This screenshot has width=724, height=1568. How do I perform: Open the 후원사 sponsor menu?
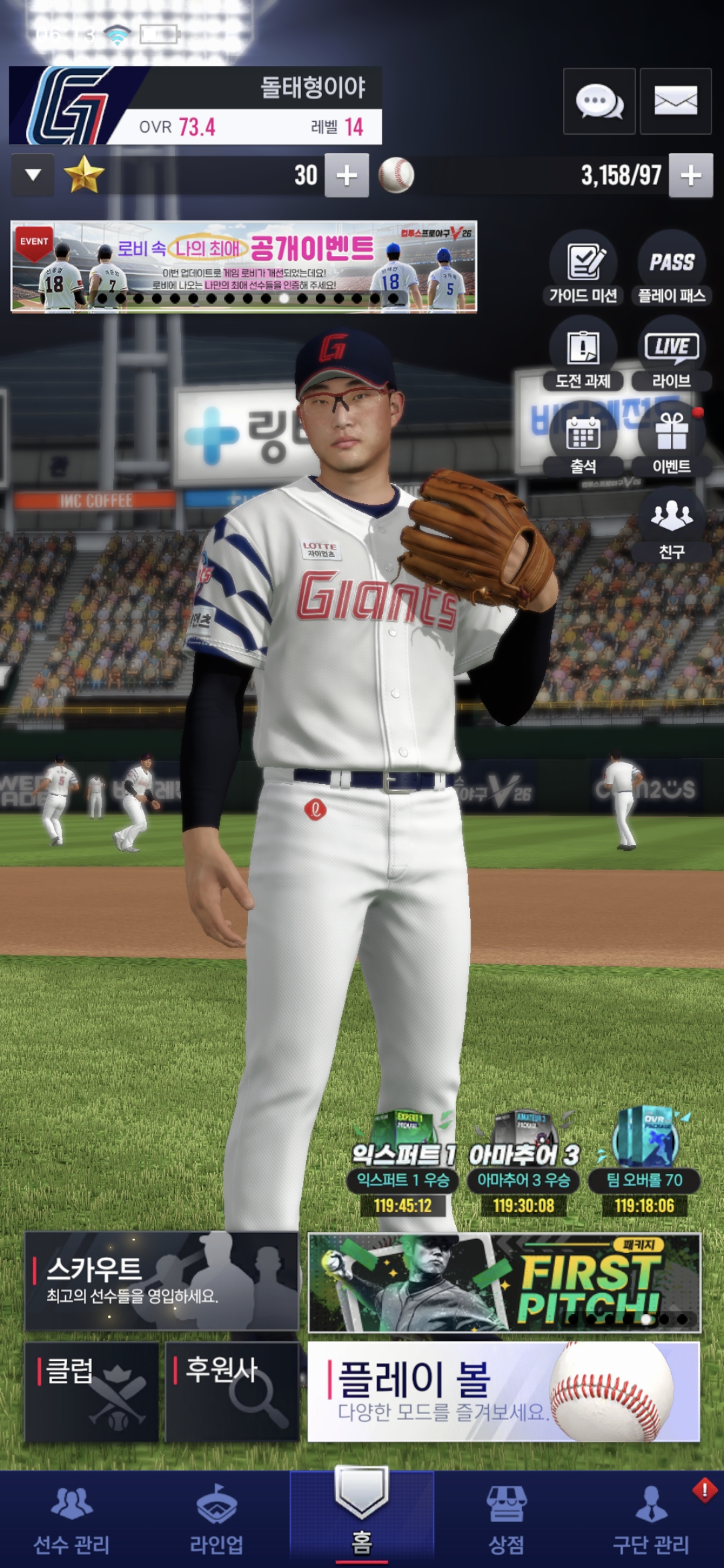pyautogui.click(x=232, y=1391)
